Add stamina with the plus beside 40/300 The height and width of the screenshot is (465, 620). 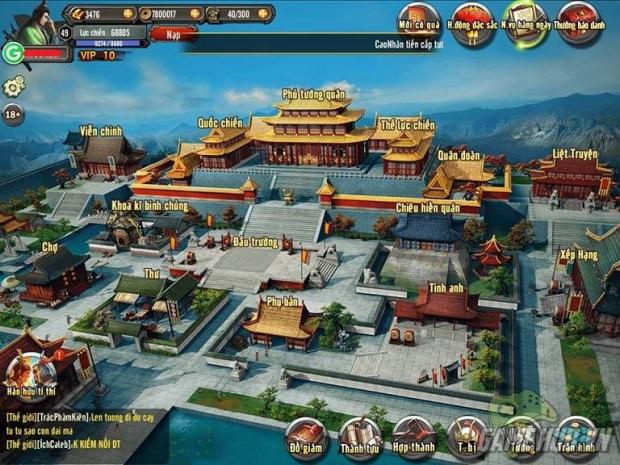pyautogui.click(x=264, y=15)
